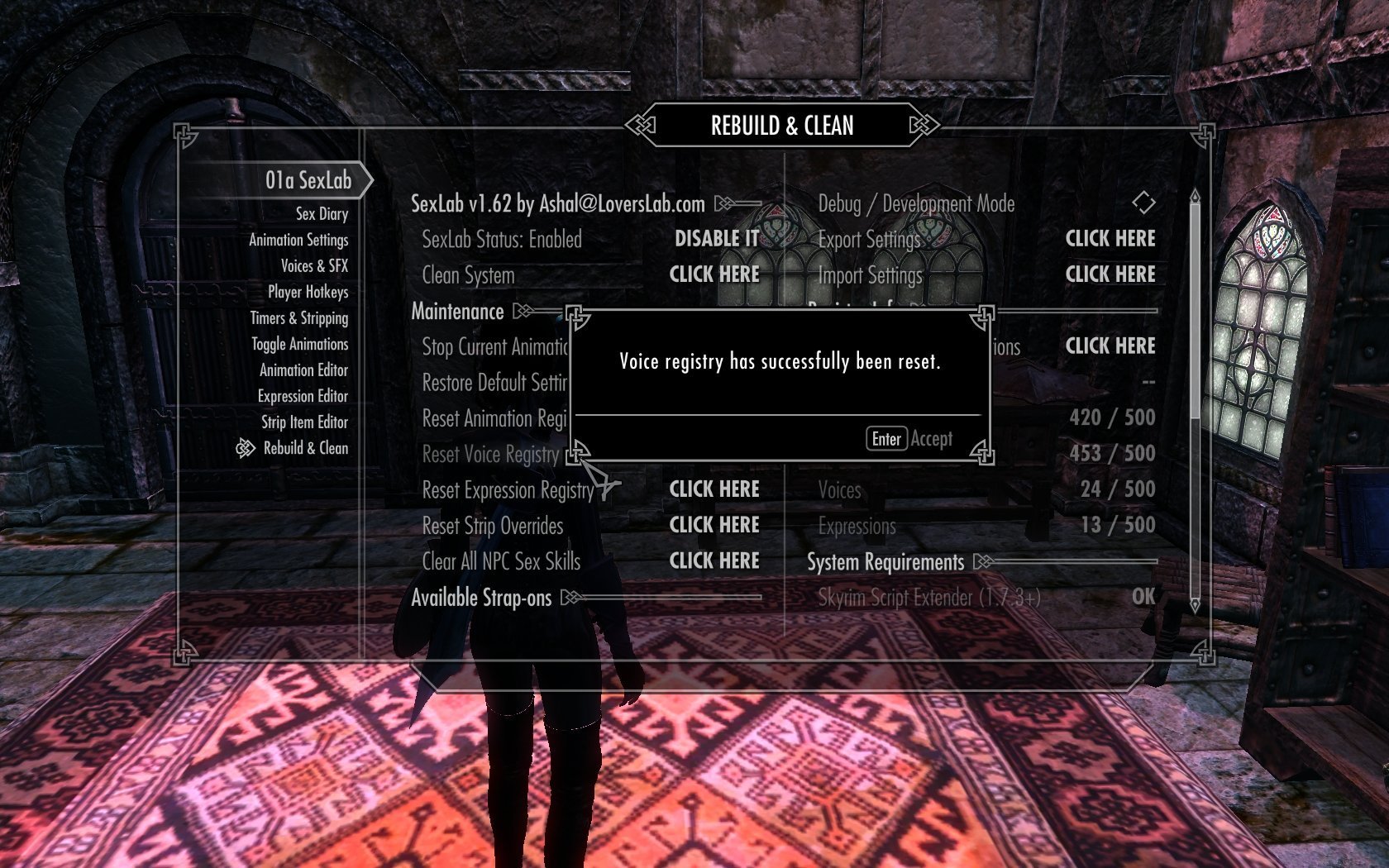The width and height of the screenshot is (1389, 868).
Task: Click DISABLE IT next to SexLab Status
Action: pos(716,239)
